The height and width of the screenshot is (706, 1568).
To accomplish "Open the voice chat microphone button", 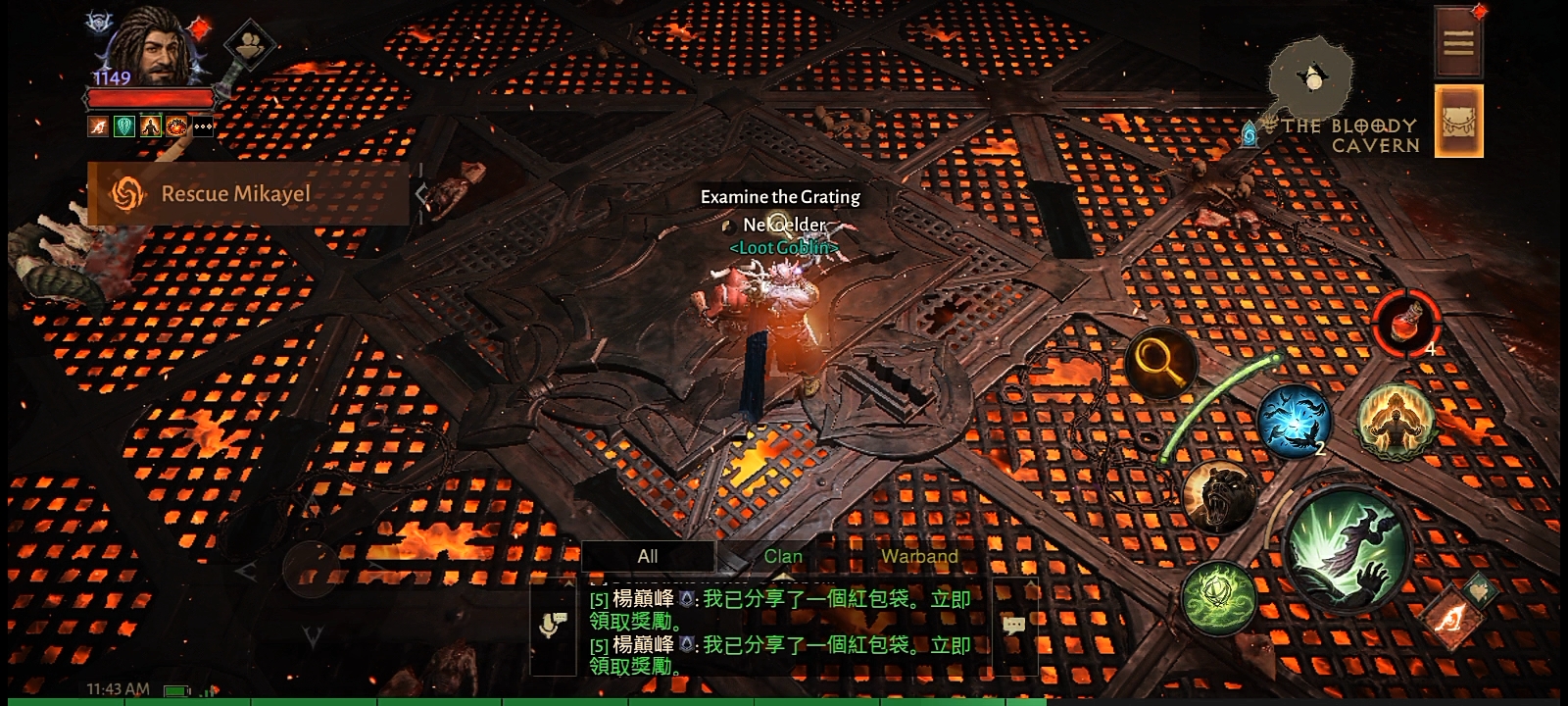I will 553,625.
